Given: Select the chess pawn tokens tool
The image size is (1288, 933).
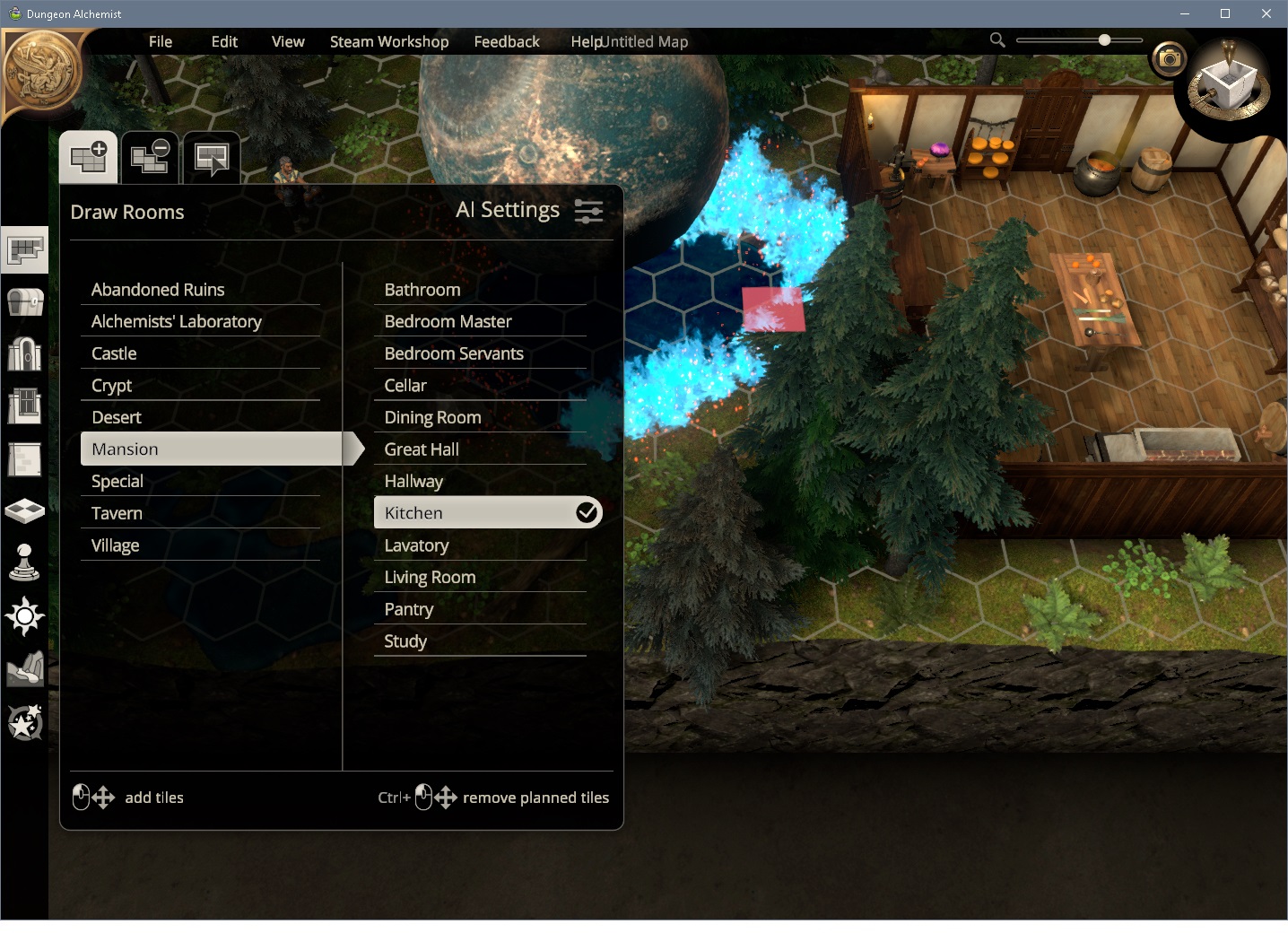Looking at the screenshot, I should coord(24,562).
